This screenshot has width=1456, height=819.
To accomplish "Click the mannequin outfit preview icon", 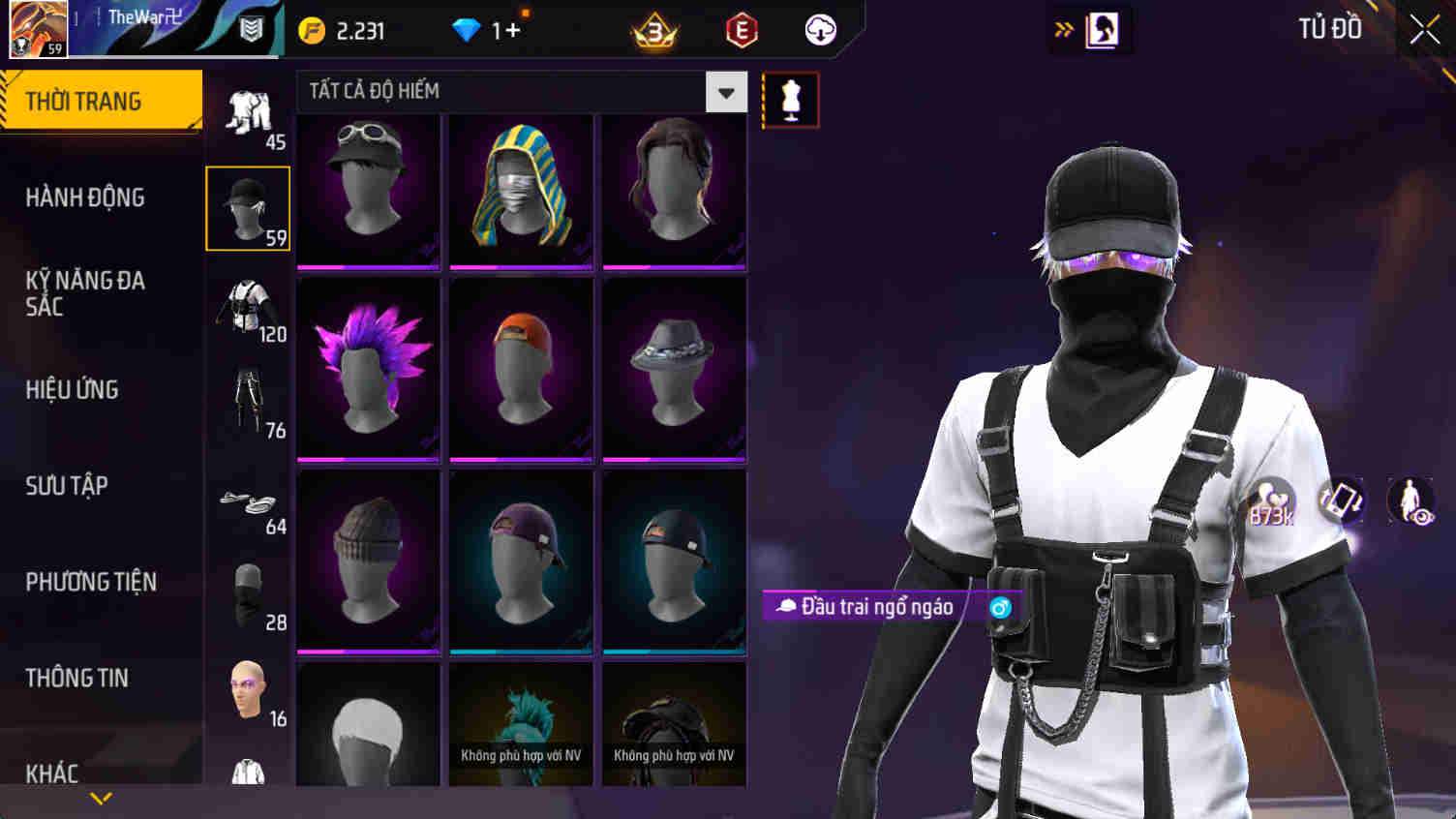I will [x=791, y=99].
